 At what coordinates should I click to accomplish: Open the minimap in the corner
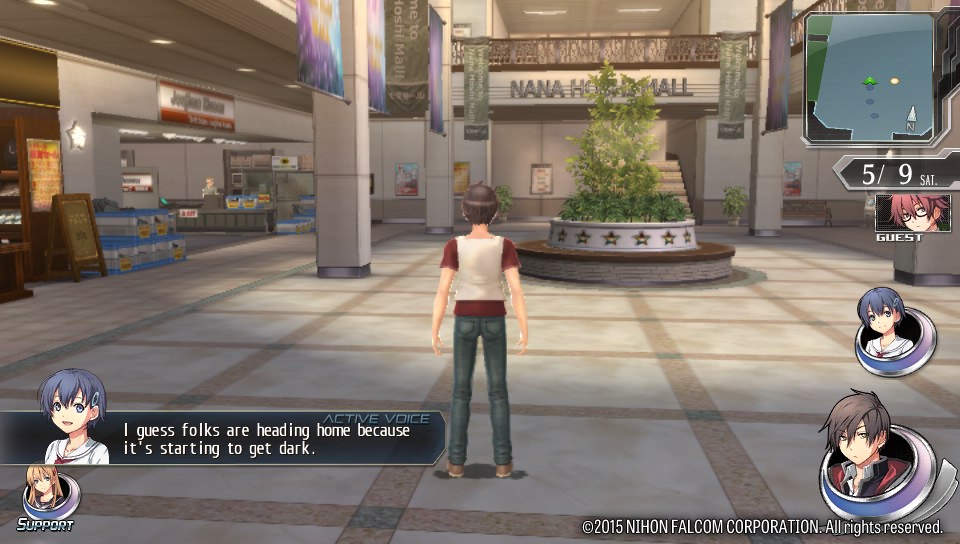coord(868,80)
